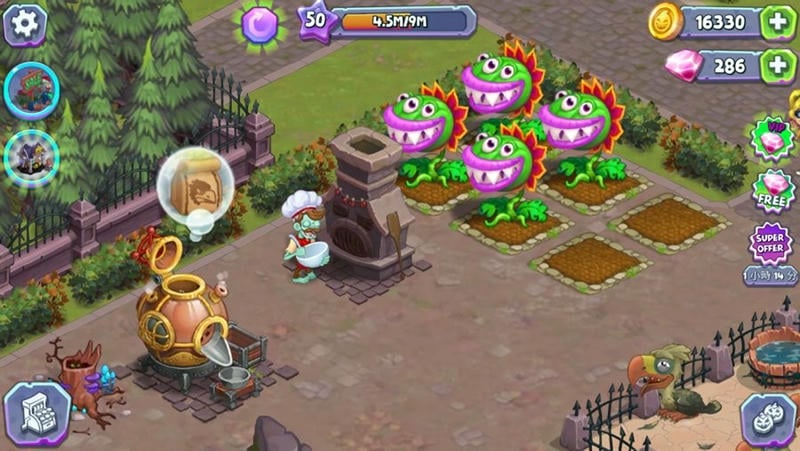Open the haunted house event icon
800x451 pixels.
31,158
